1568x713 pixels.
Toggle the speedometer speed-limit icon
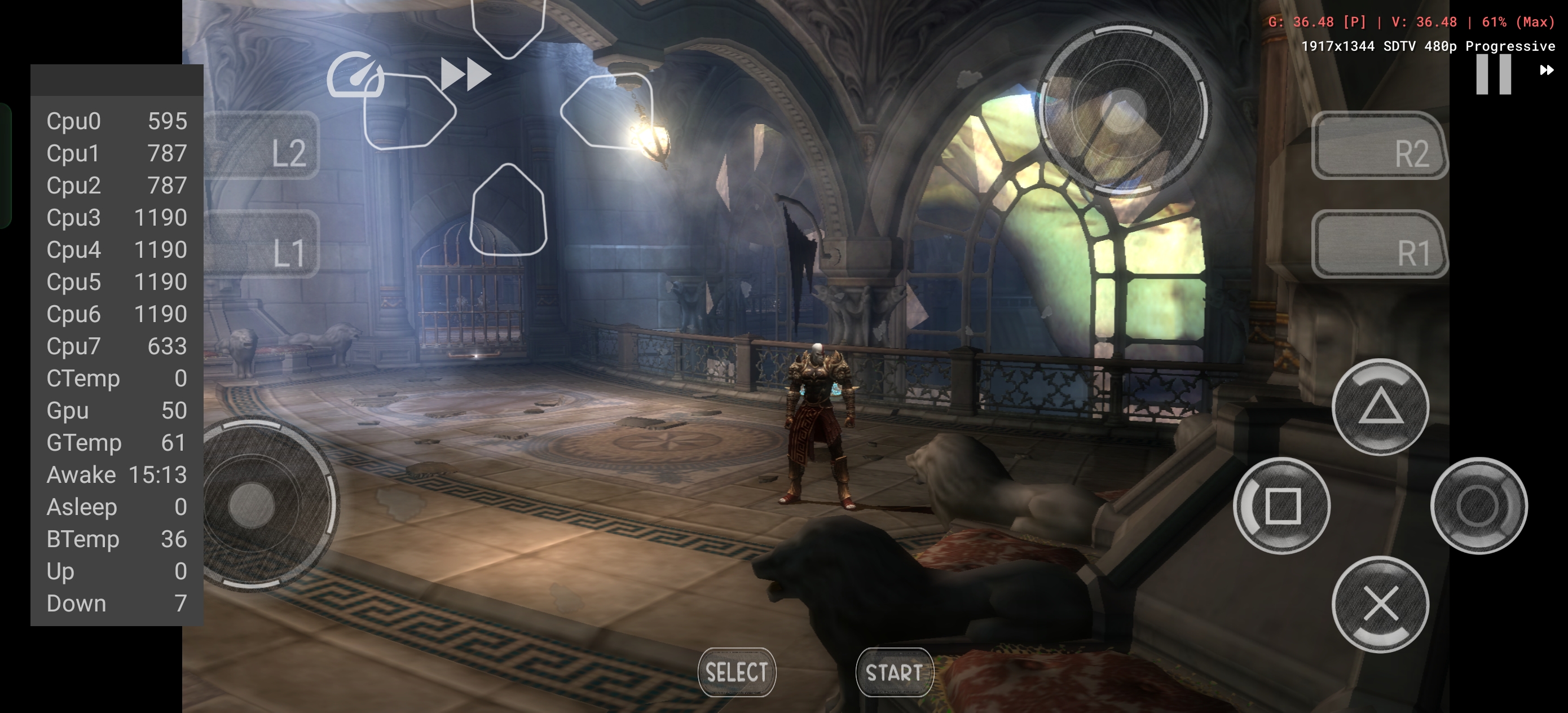coord(355,76)
